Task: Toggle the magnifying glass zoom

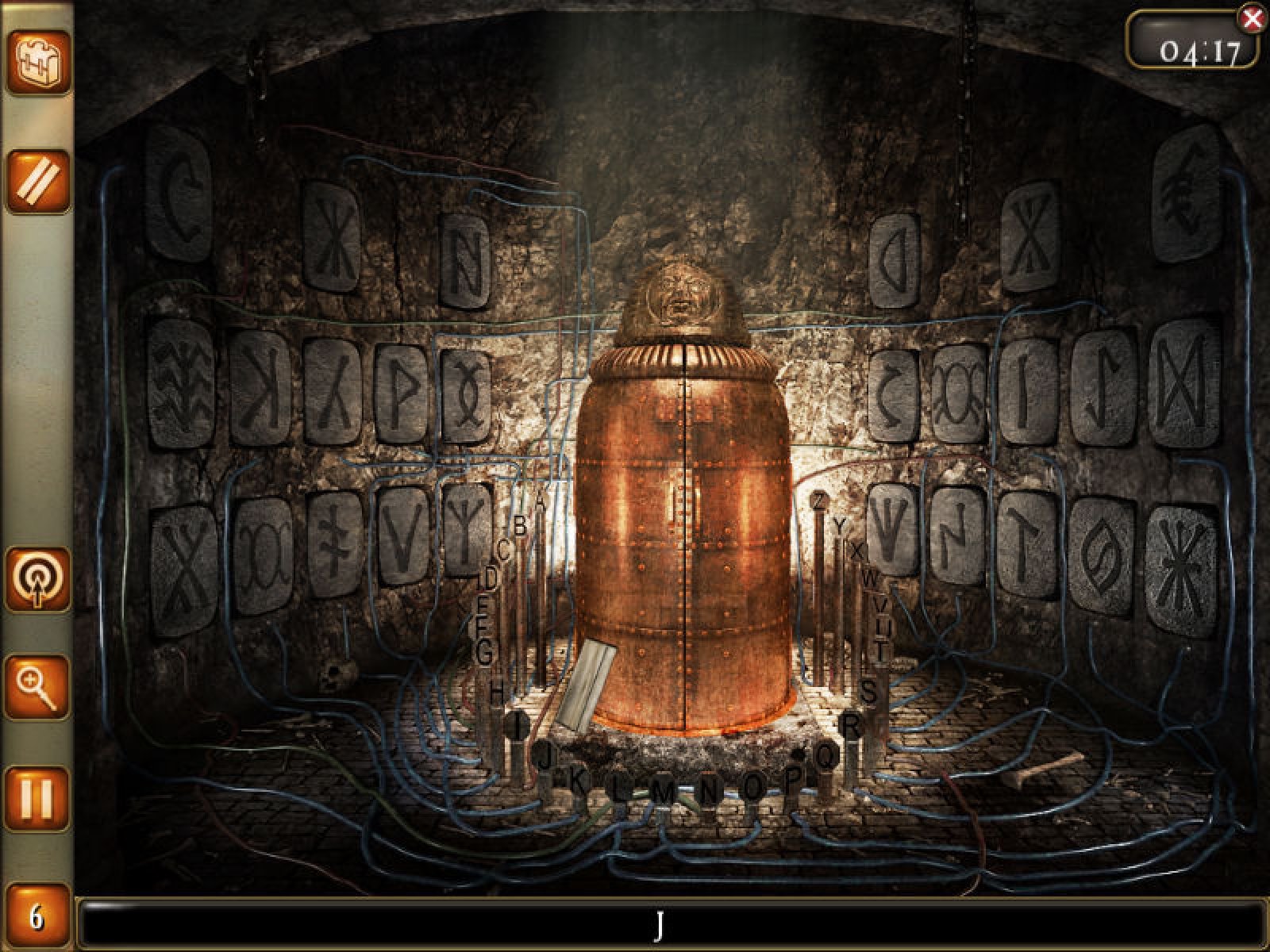Action: pos(38,687)
